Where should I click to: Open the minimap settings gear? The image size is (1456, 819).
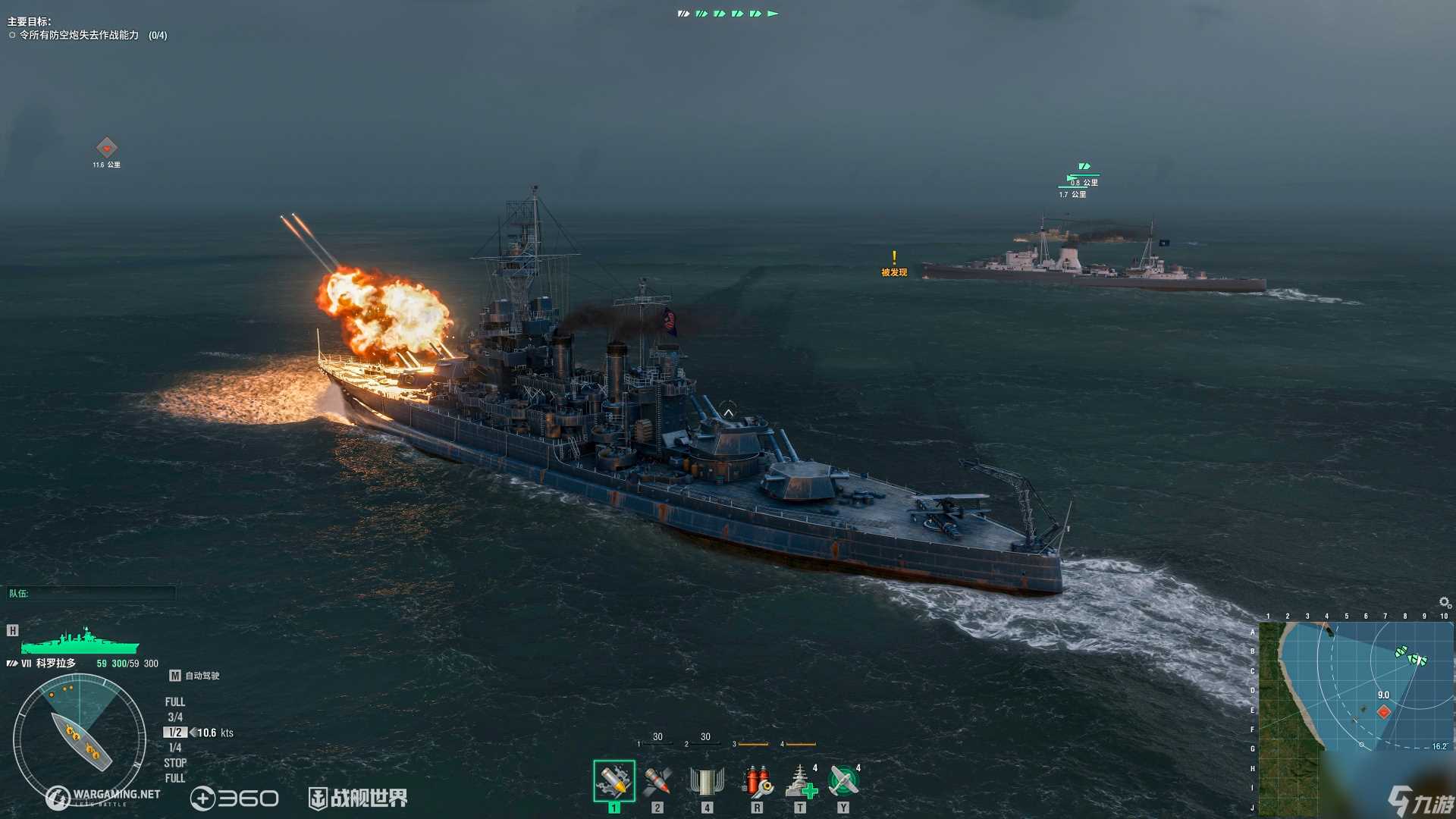1445,603
